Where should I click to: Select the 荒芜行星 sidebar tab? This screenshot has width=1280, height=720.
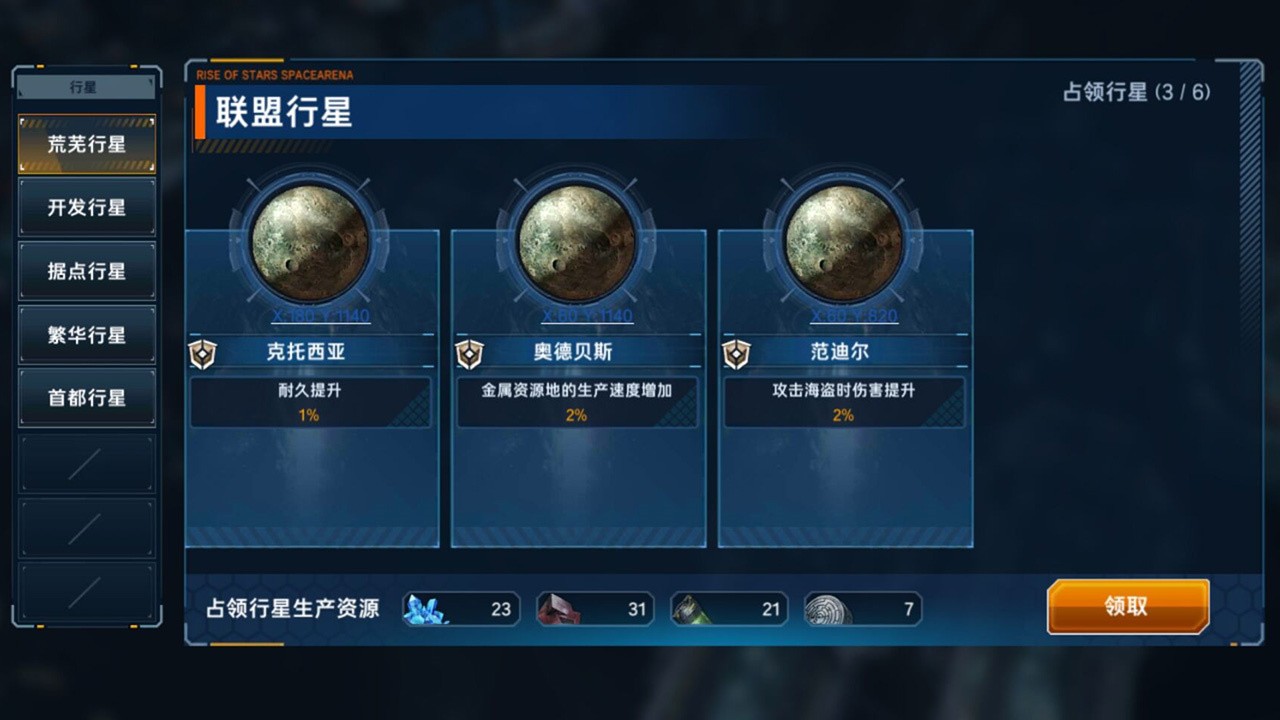(86, 143)
